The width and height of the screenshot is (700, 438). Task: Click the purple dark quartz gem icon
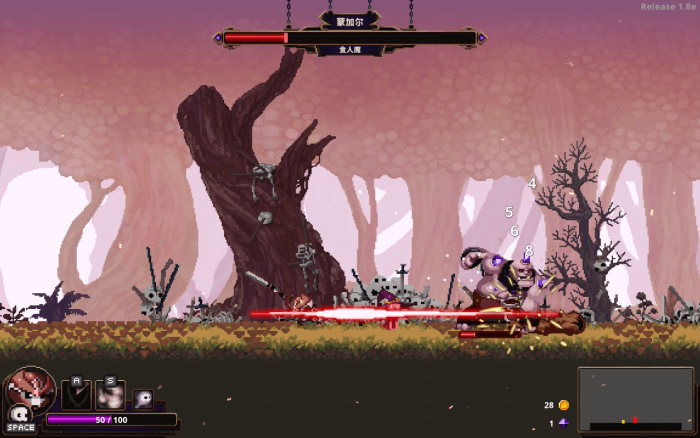564,423
